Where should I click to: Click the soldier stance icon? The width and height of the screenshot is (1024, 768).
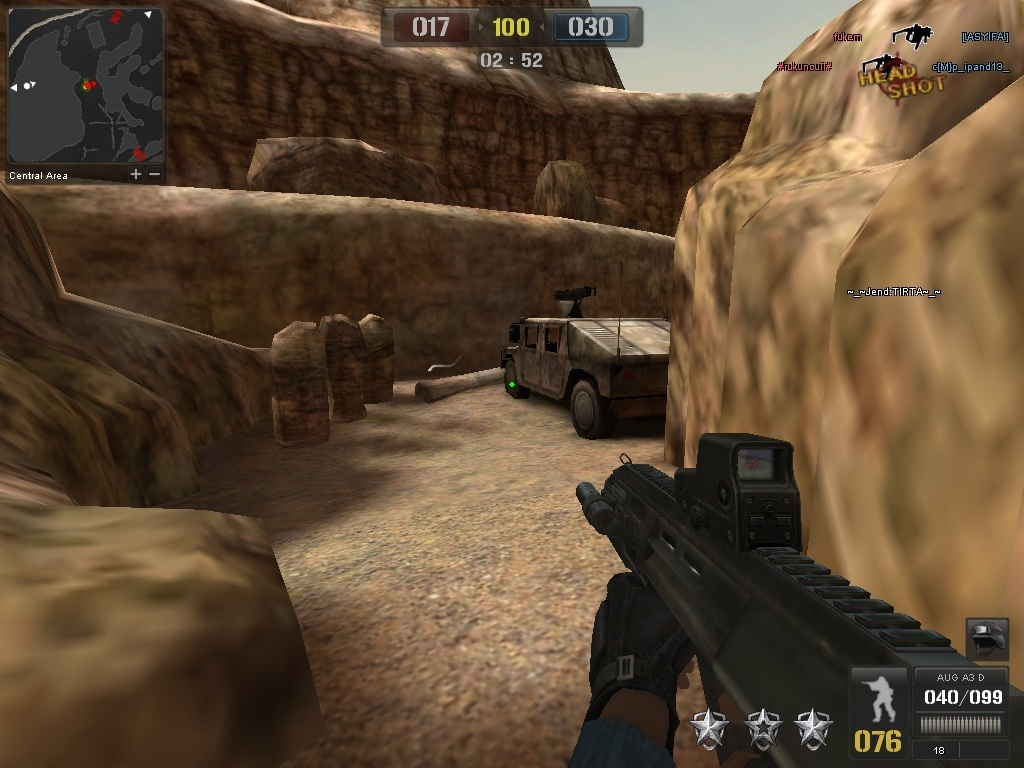pos(878,698)
